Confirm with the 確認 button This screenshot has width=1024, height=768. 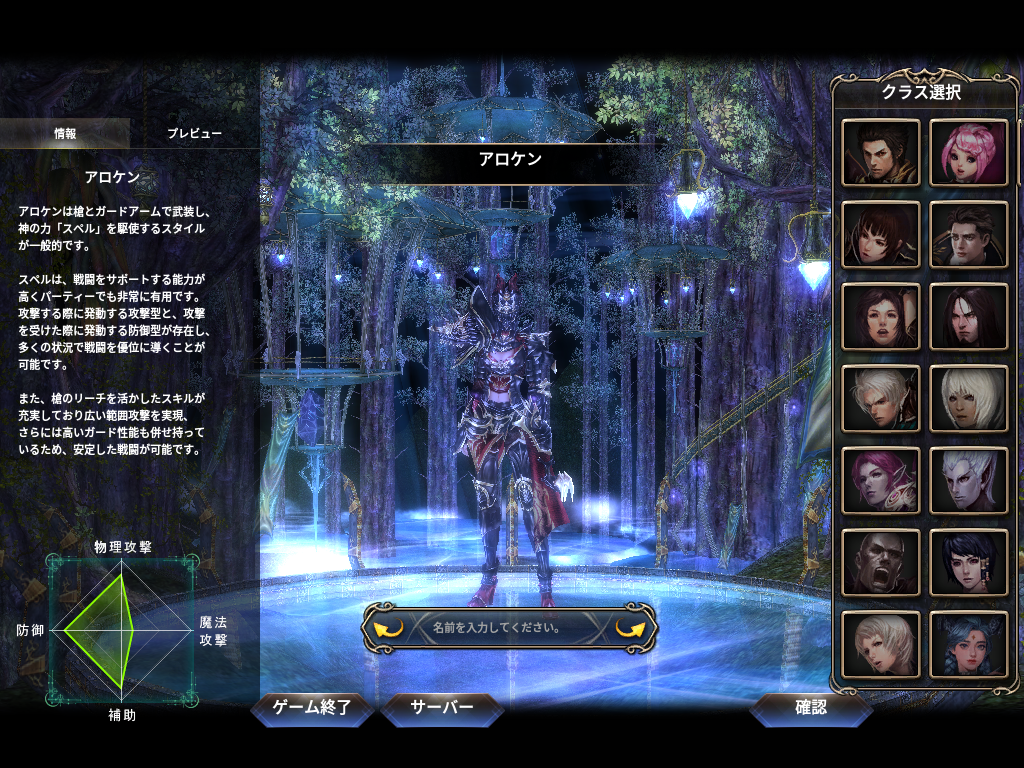(811, 708)
